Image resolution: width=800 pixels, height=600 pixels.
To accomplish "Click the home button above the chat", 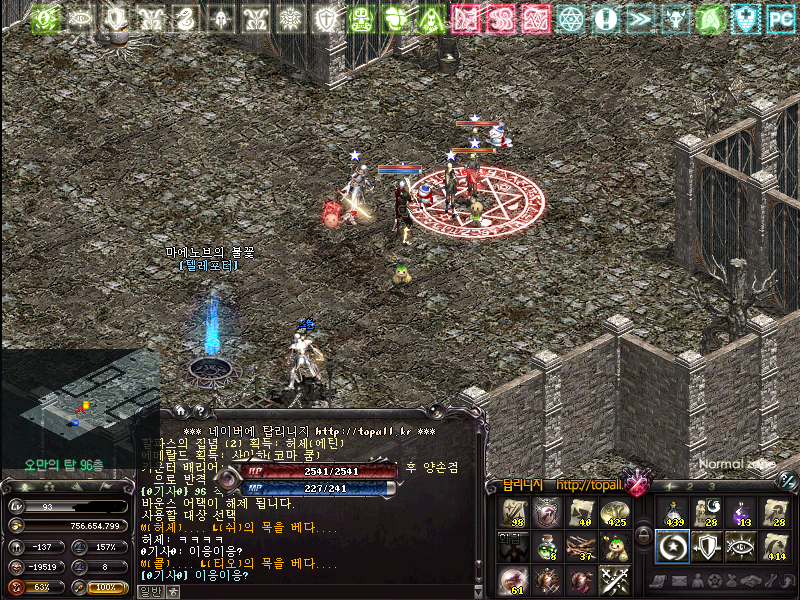I will [x=180, y=410].
